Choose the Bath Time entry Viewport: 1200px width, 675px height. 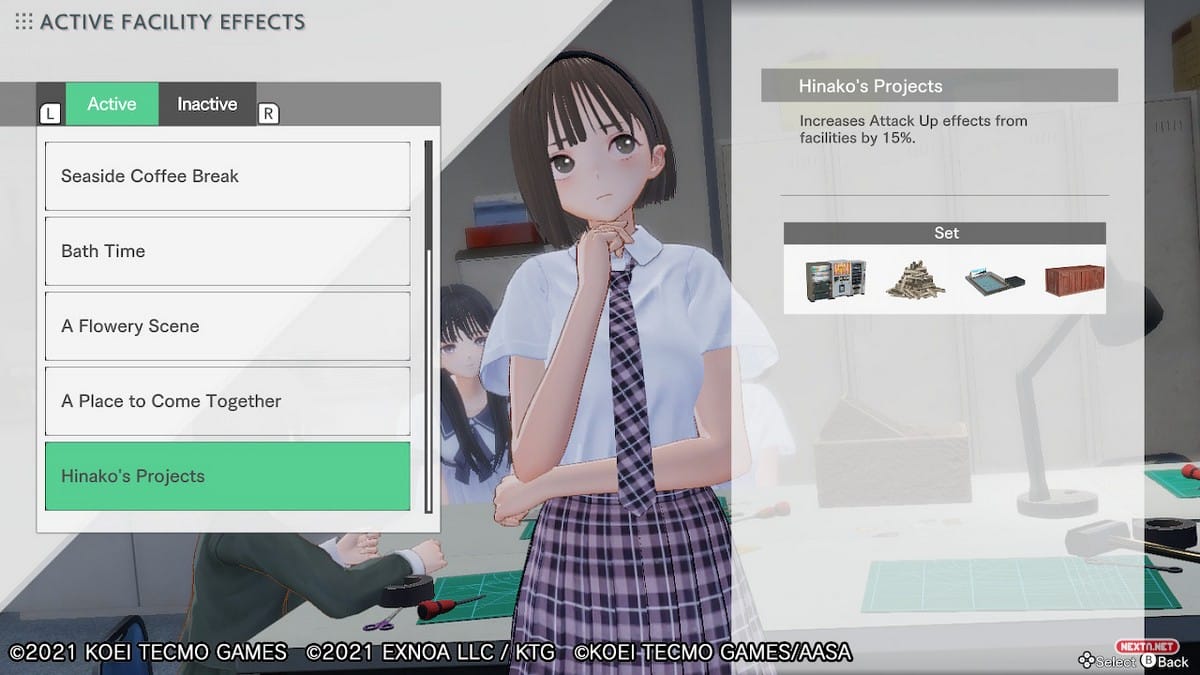click(227, 251)
